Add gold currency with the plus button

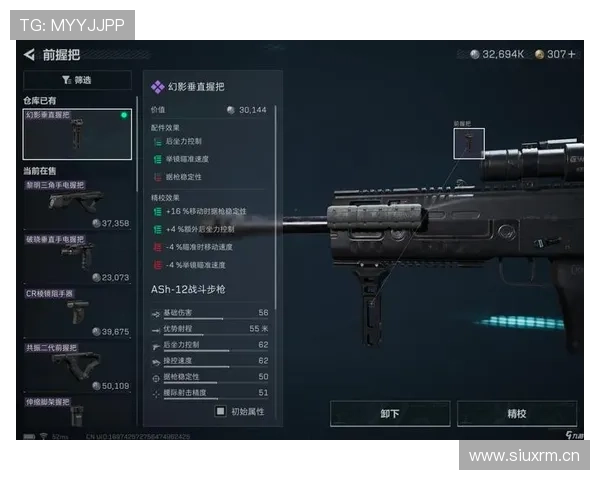click(x=571, y=55)
